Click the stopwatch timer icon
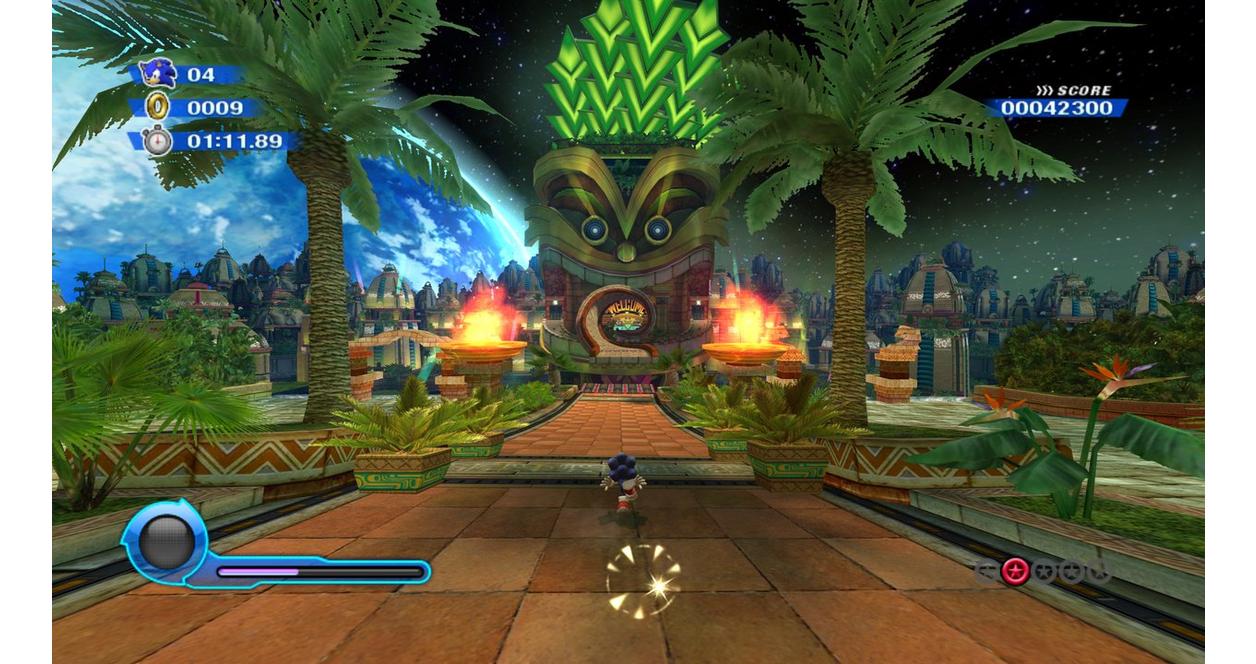 [x=158, y=140]
